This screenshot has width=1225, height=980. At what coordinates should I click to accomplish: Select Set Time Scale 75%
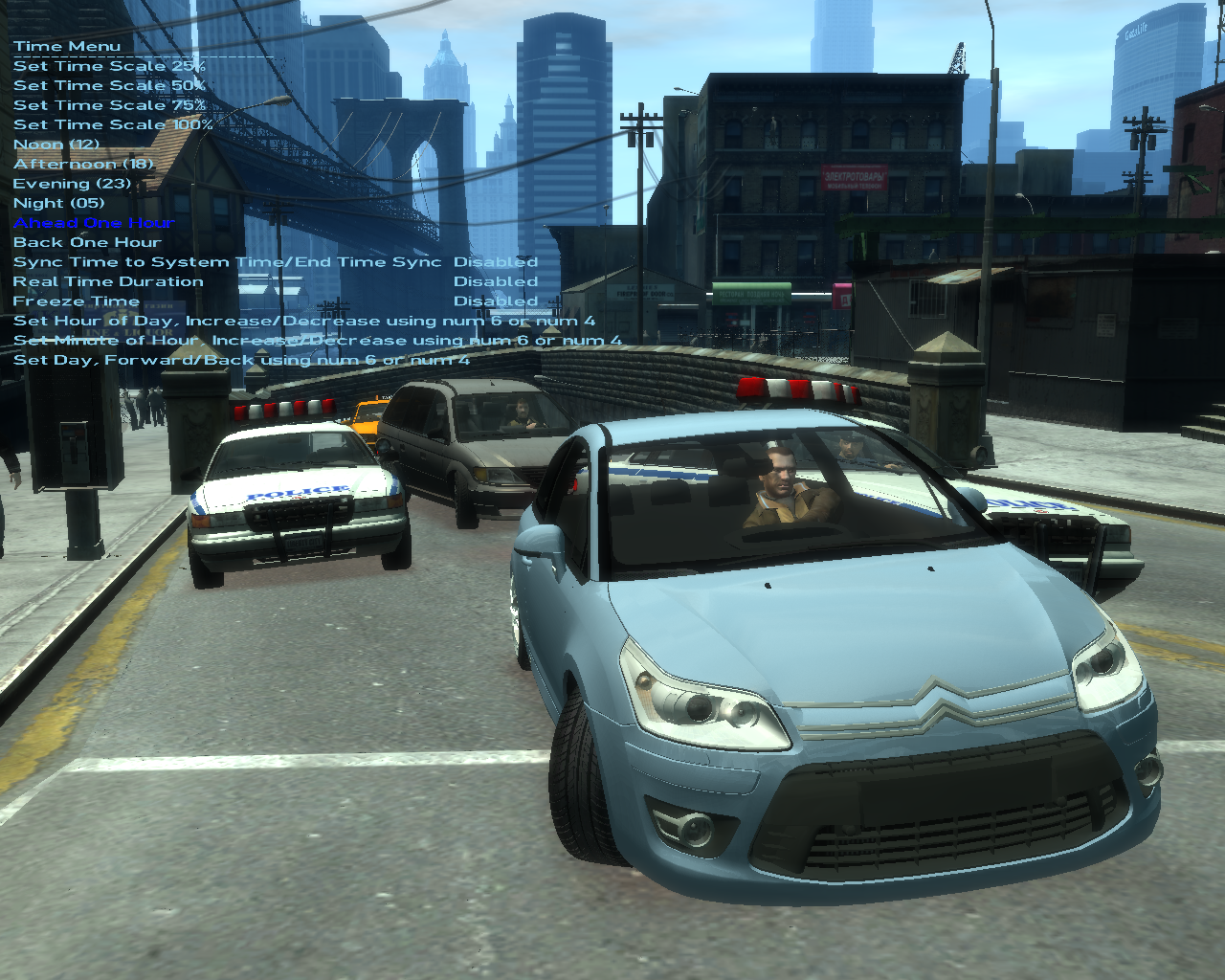[109, 105]
